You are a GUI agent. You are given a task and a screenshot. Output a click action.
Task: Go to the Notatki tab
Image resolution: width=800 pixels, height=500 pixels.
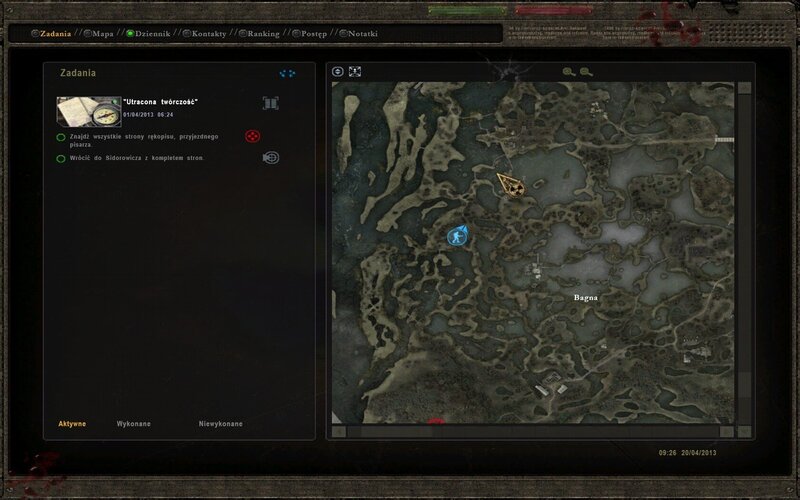[362, 33]
